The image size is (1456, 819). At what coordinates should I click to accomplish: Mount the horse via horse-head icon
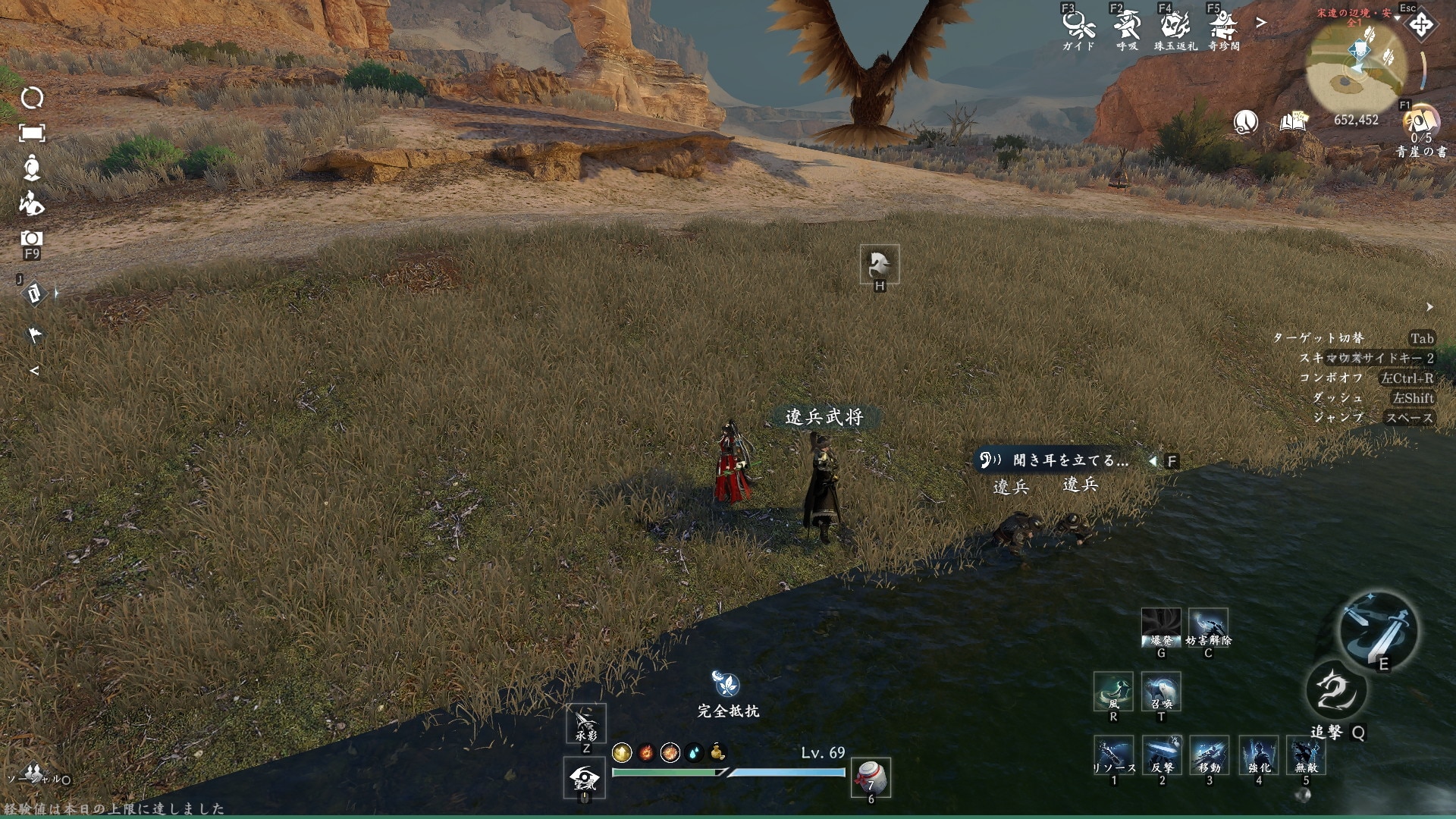coord(880,264)
